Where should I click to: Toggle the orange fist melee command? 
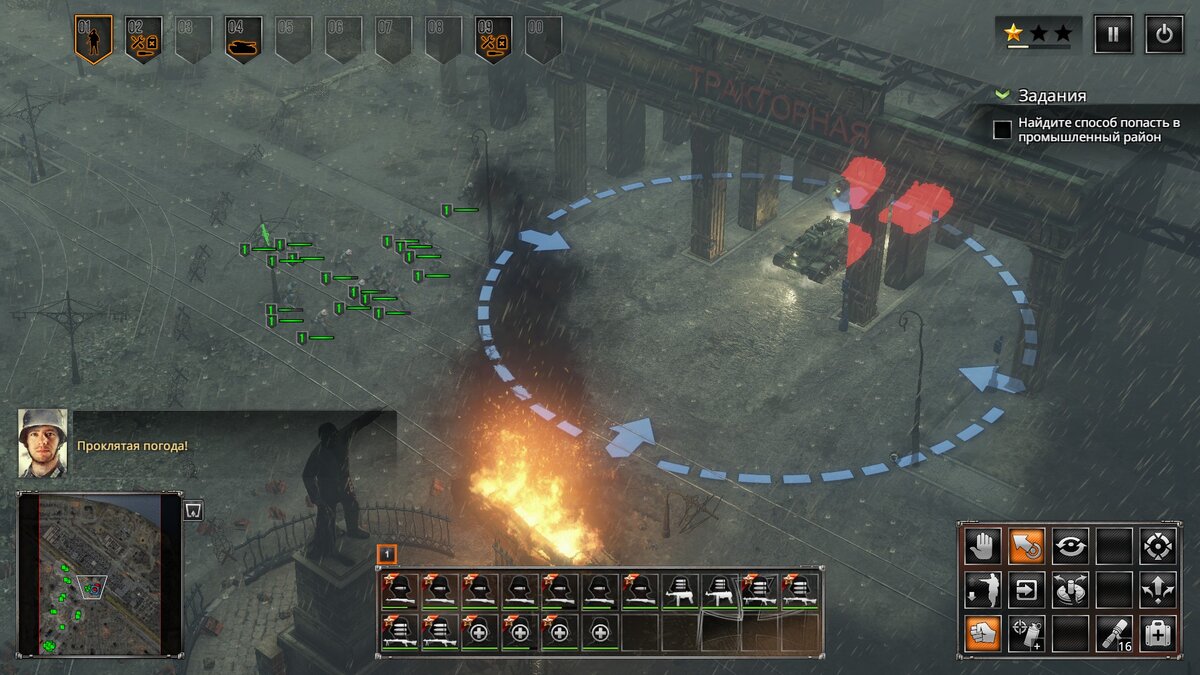point(983,633)
